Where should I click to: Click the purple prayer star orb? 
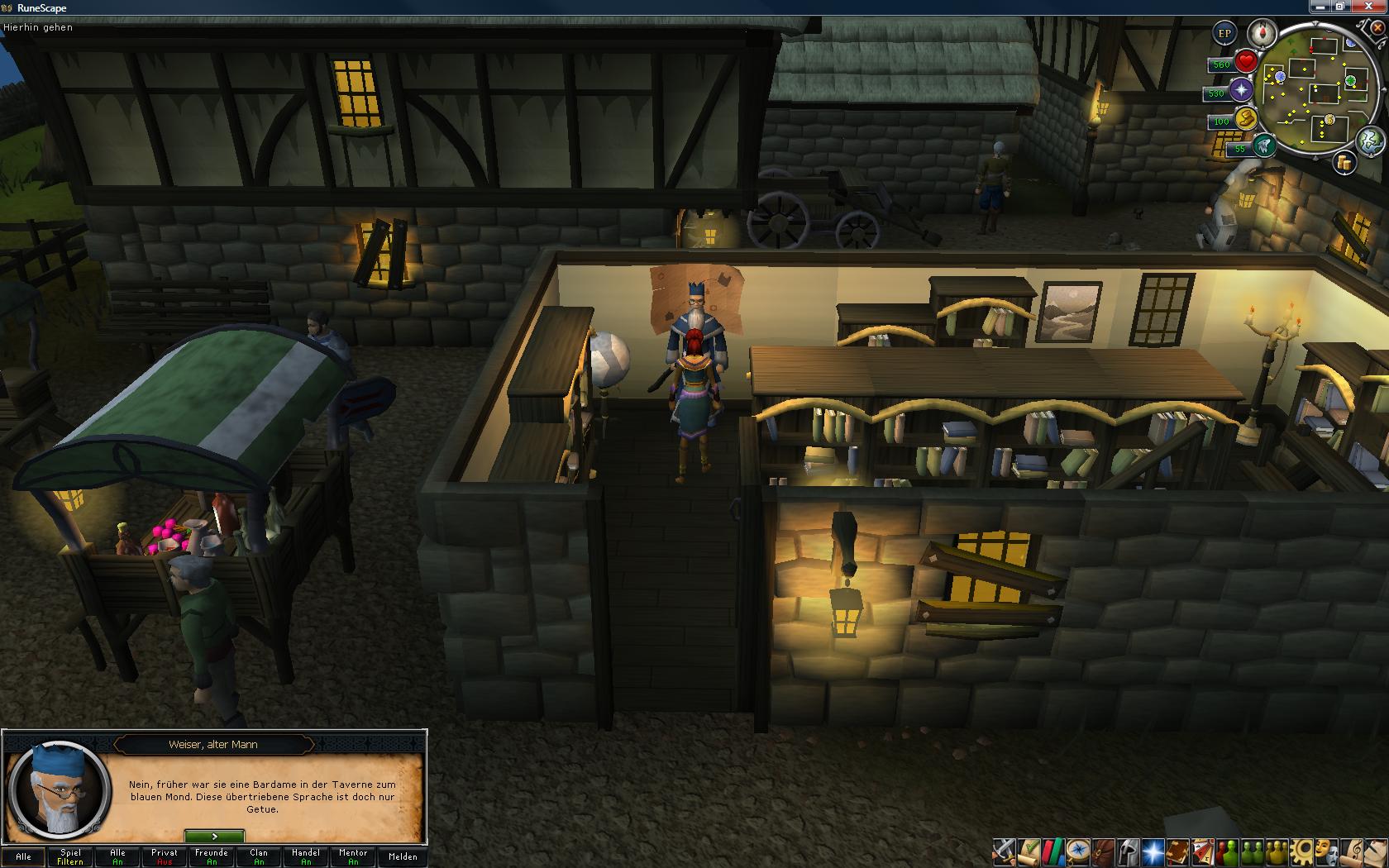coord(1241,90)
